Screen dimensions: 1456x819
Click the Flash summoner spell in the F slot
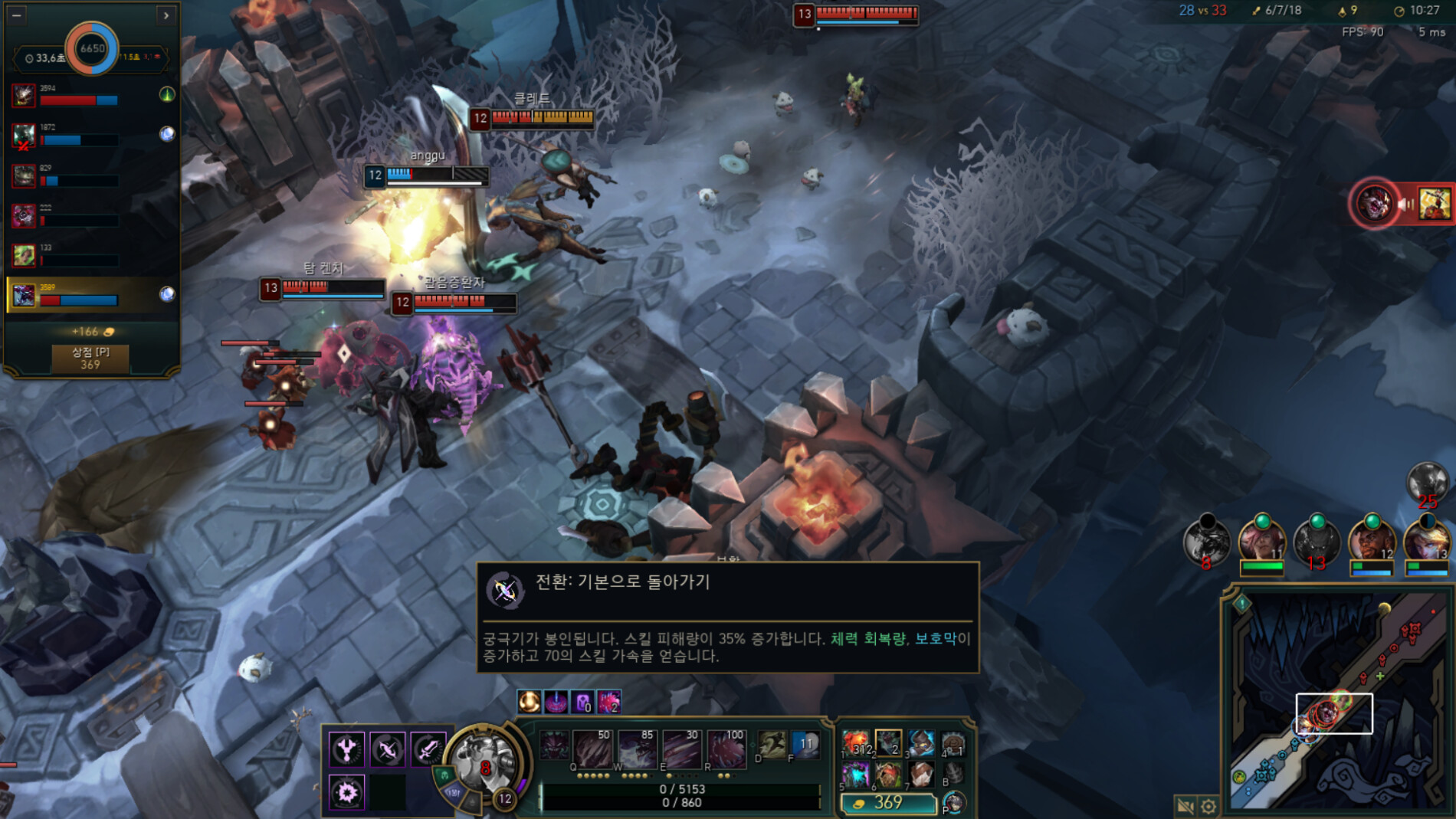pos(805,744)
